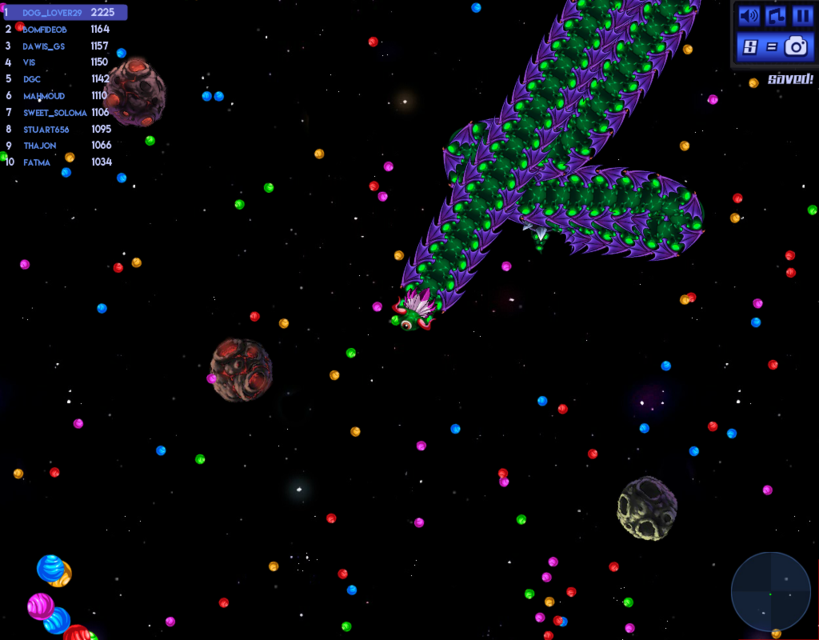Viewport: 819px width, 640px height.
Task: Mute sound effects with the speaker button
Action: (x=749, y=16)
